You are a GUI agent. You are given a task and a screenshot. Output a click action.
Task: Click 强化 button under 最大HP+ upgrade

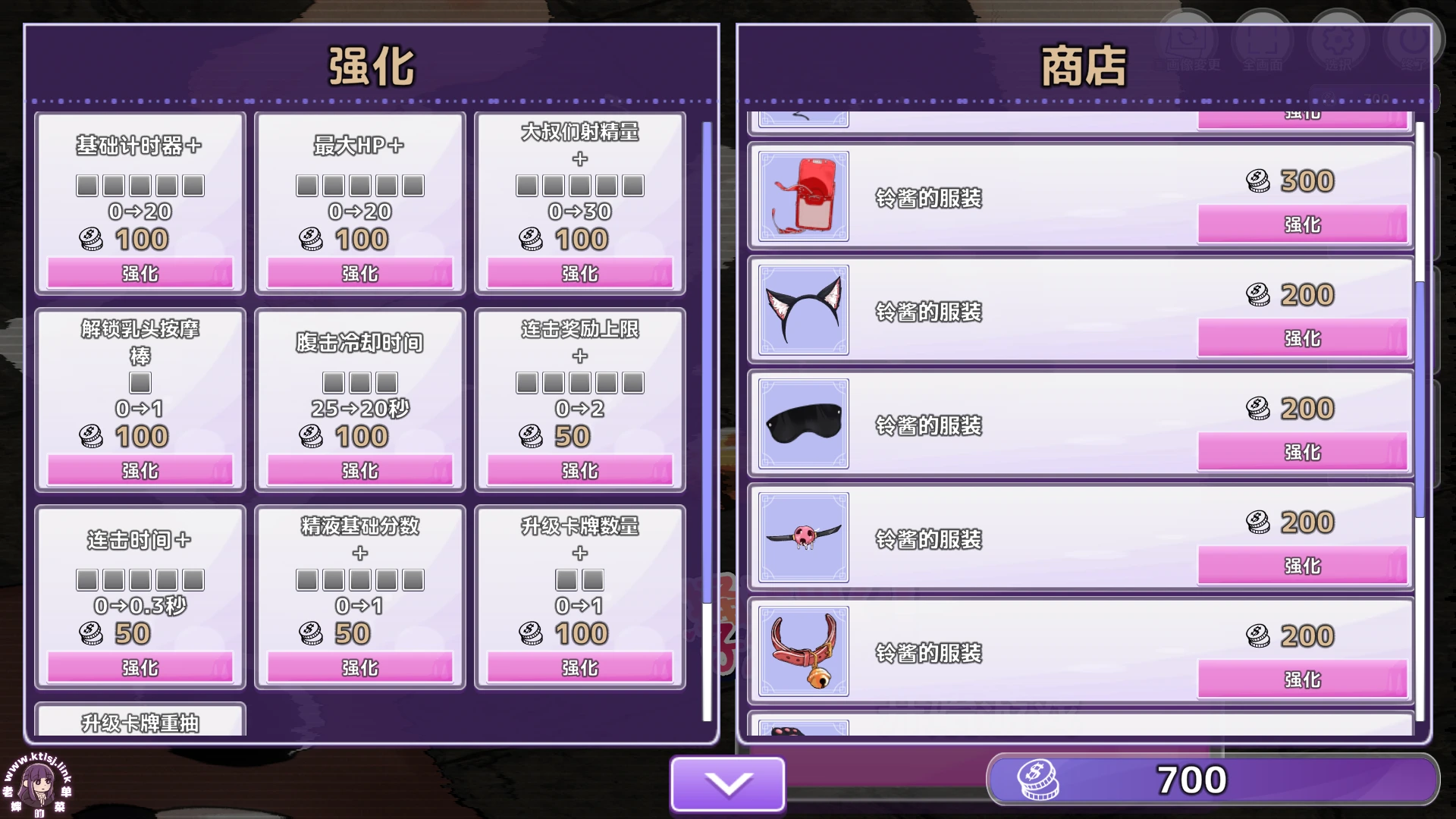tap(359, 273)
